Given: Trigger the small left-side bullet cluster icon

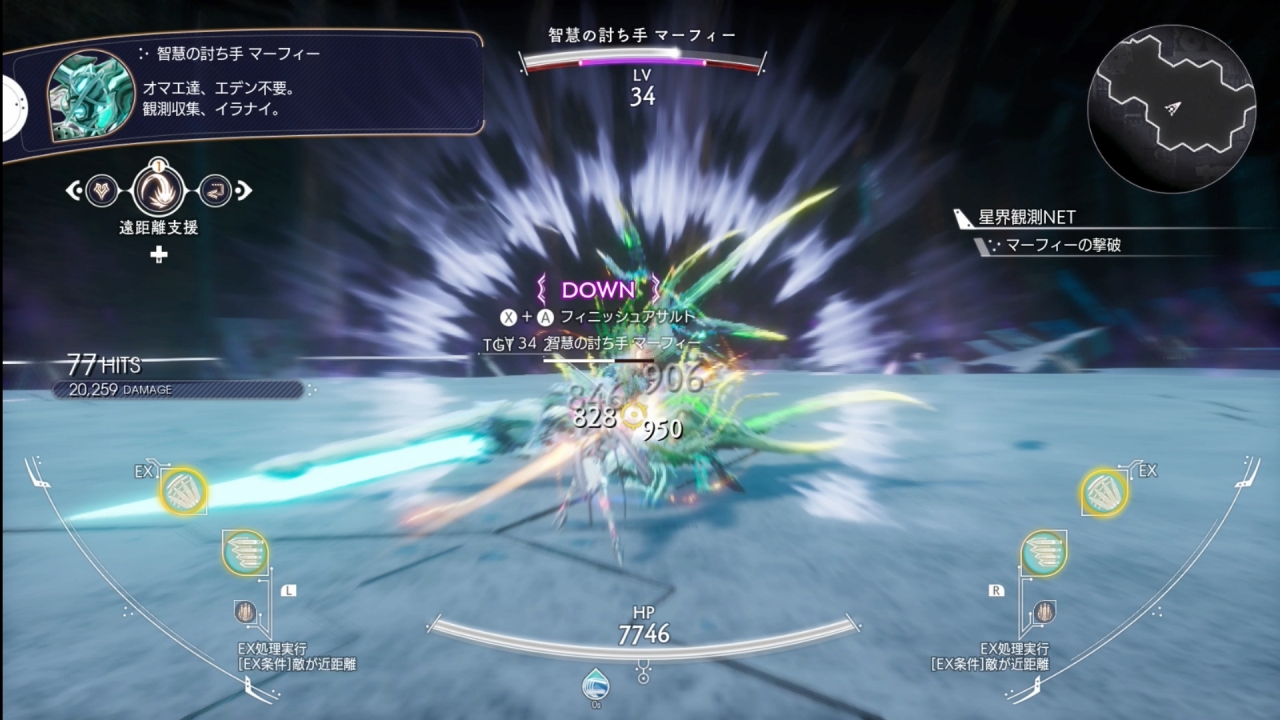Looking at the screenshot, I should [x=245, y=611].
